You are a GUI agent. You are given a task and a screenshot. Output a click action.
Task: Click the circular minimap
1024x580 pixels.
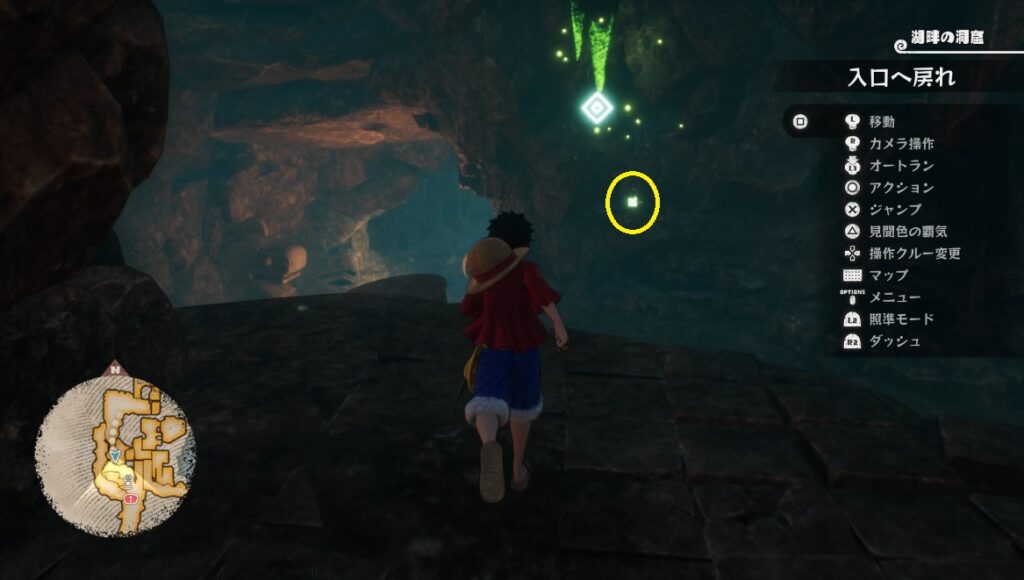click(x=115, y=449)
